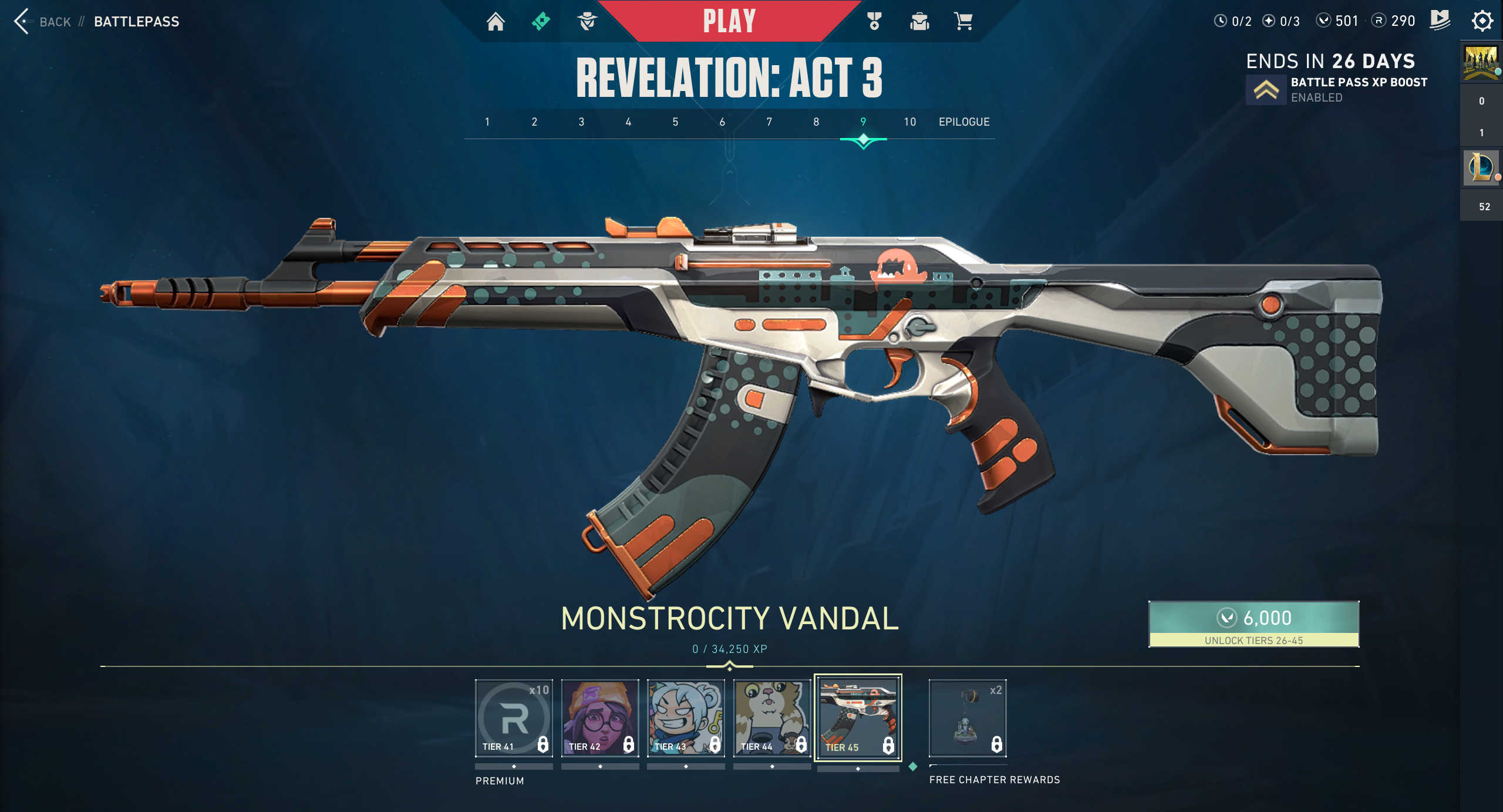
Task: Open the EPILOGUE chapter
Action: [x=963, y=122]
